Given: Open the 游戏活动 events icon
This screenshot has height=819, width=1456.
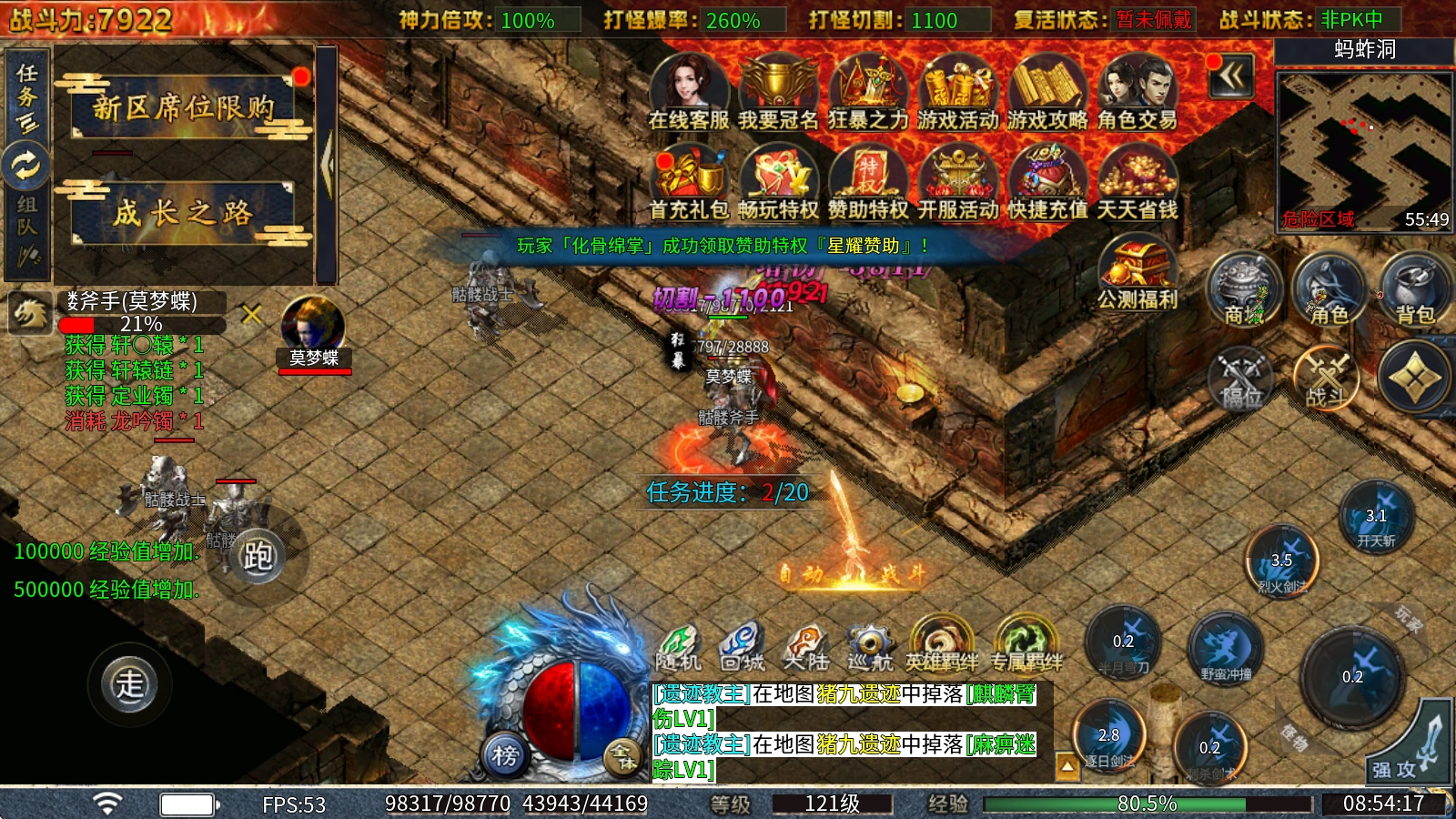Looking at the screenshot, I should 957,92.
